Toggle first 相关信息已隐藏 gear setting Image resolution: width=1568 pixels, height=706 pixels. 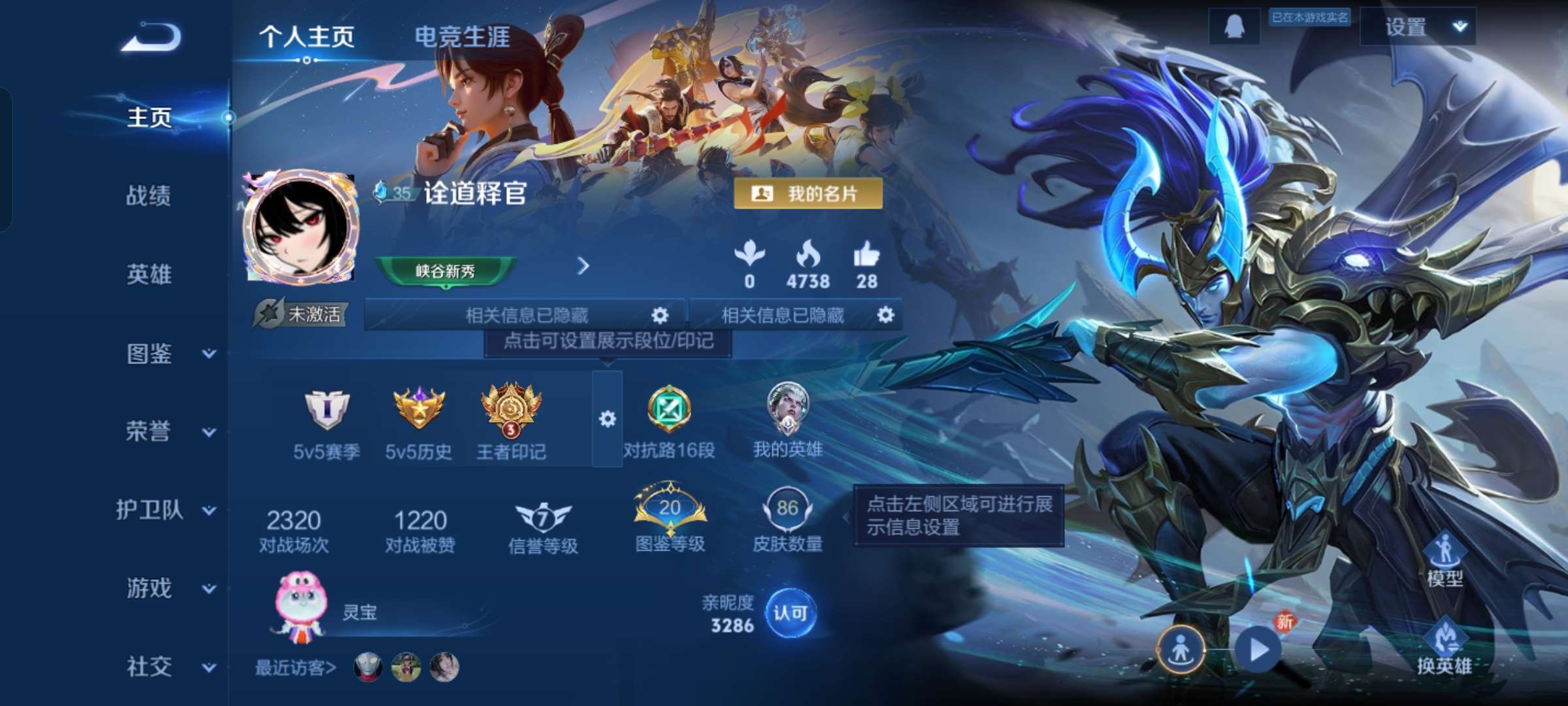(x=659, y=315)
